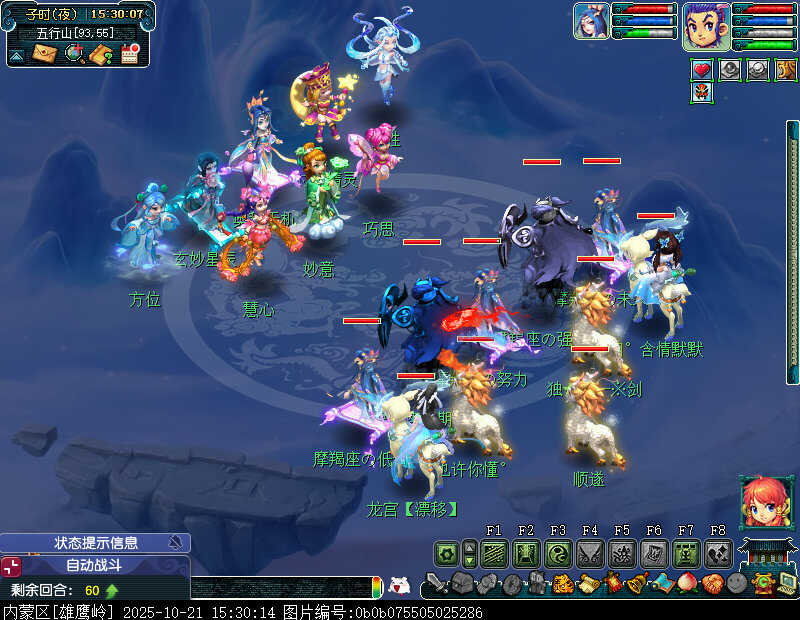Click the red heart buff icon
Screen dimensions: 800x620
pyautogui.click(x=702, y=70)
